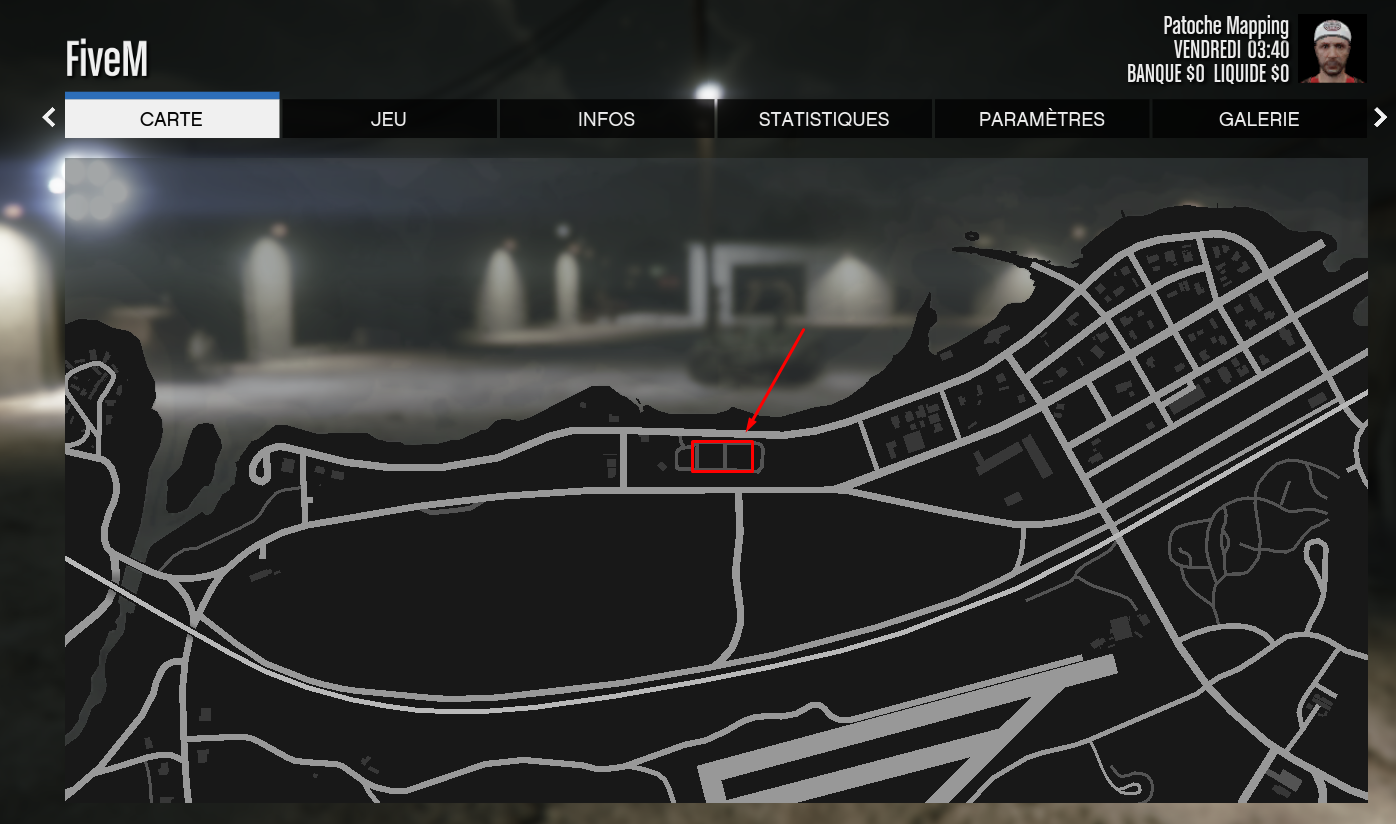Click the player portrait thumbnail
The width and height of the screenshot is (1396, 824).
click(x=1332, y=49)
